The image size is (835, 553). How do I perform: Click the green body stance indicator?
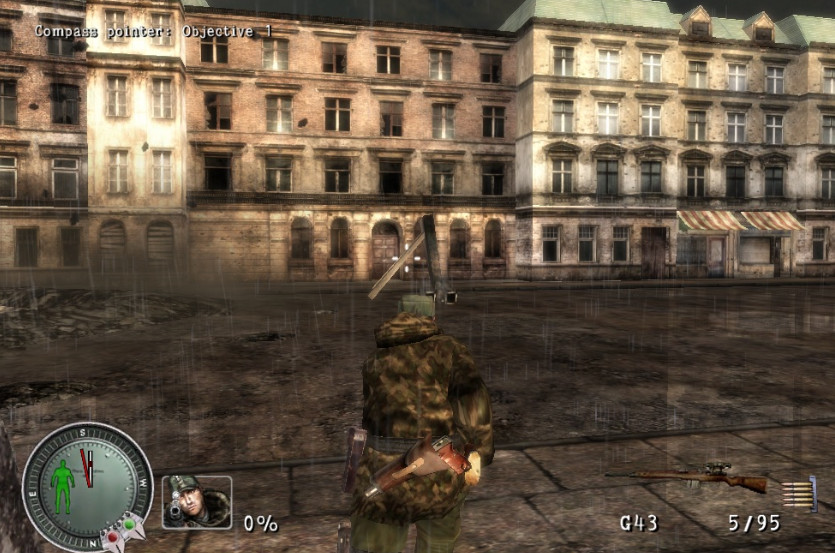(x=62, y=487)
